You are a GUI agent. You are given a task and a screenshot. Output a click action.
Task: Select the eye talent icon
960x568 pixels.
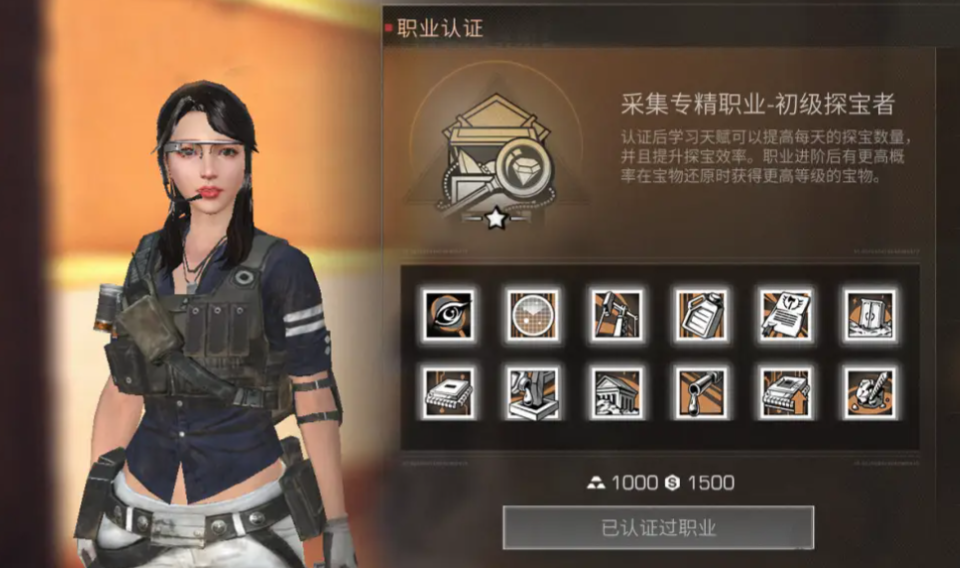[x=448, y=315]
